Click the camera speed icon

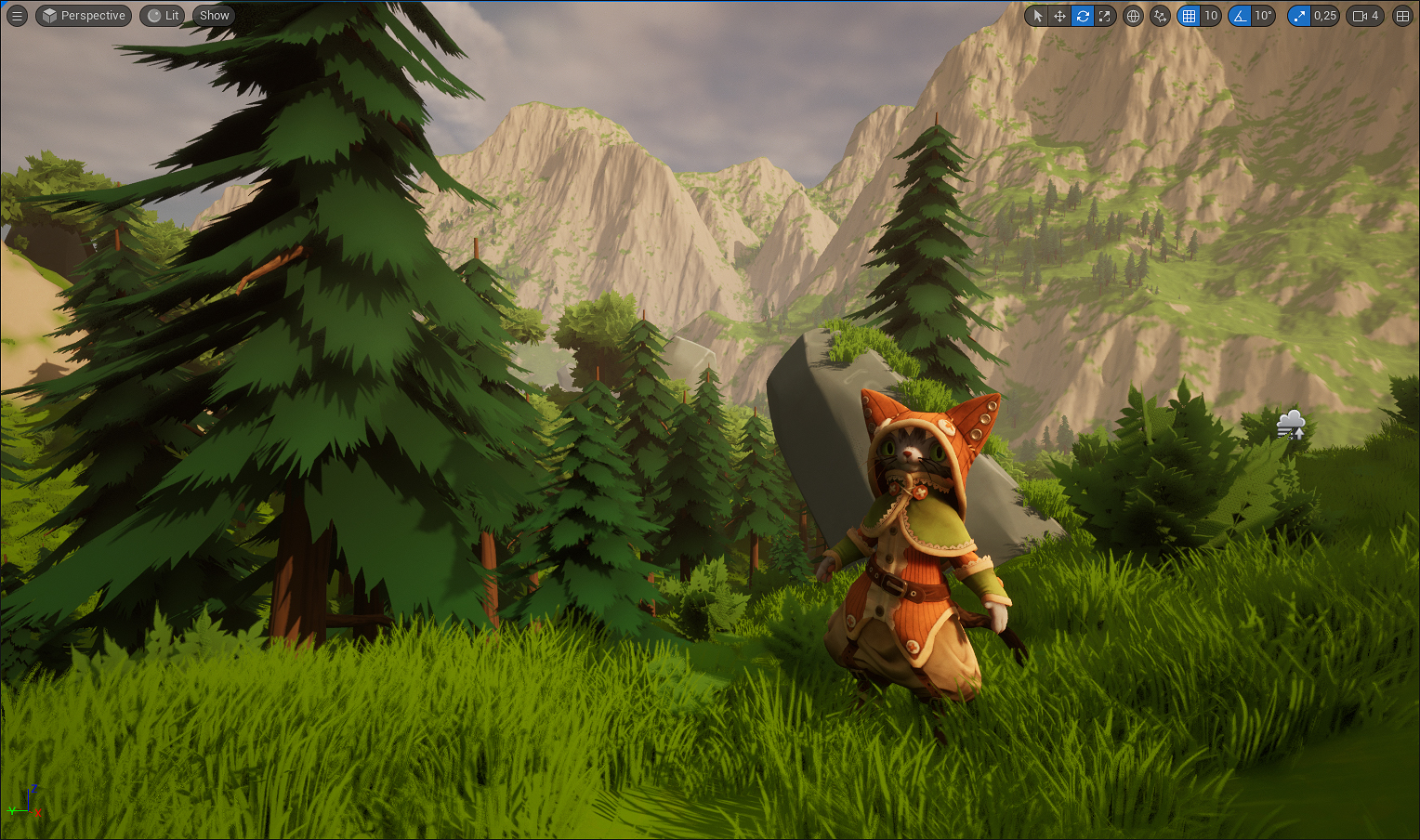coord(1359,16)
